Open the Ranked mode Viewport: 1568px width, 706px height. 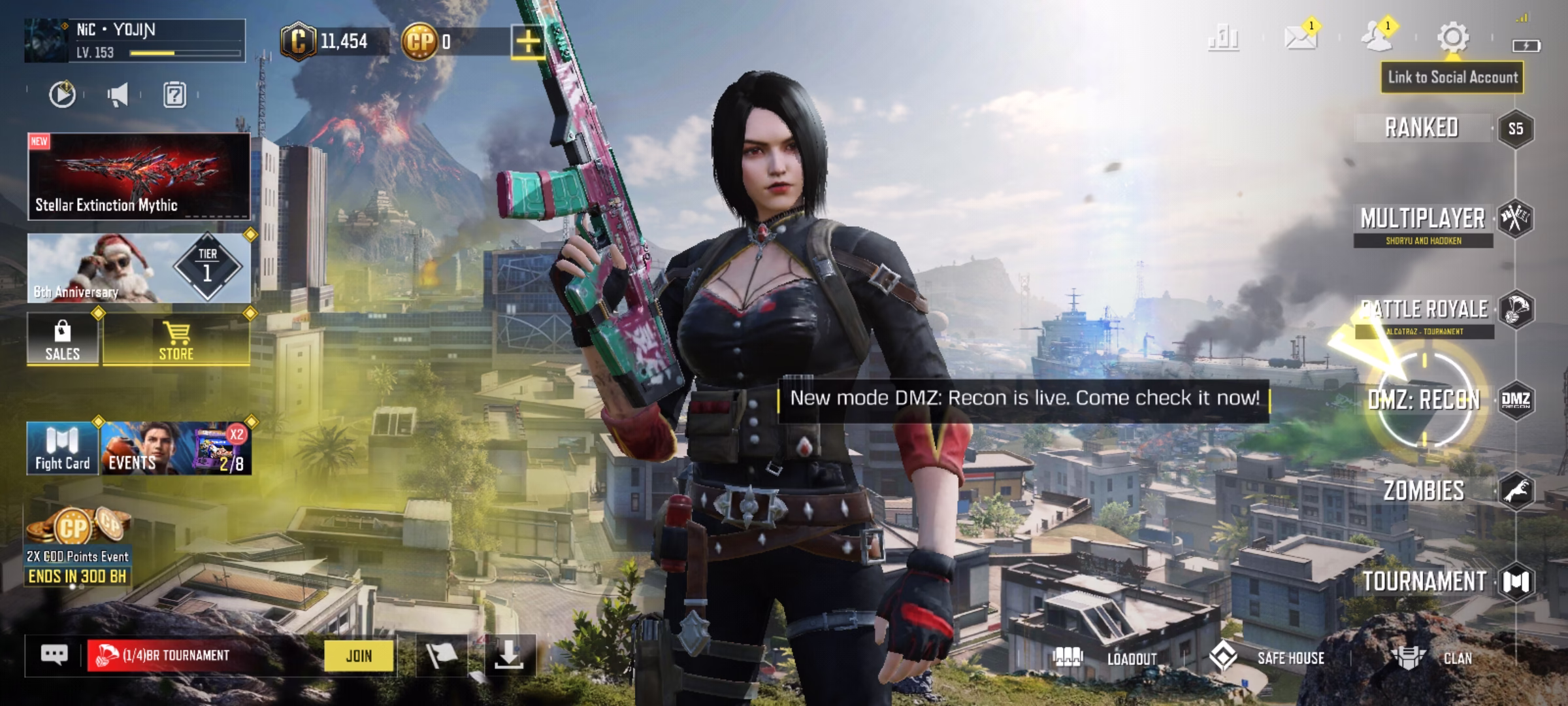[x=1423, y=128]
